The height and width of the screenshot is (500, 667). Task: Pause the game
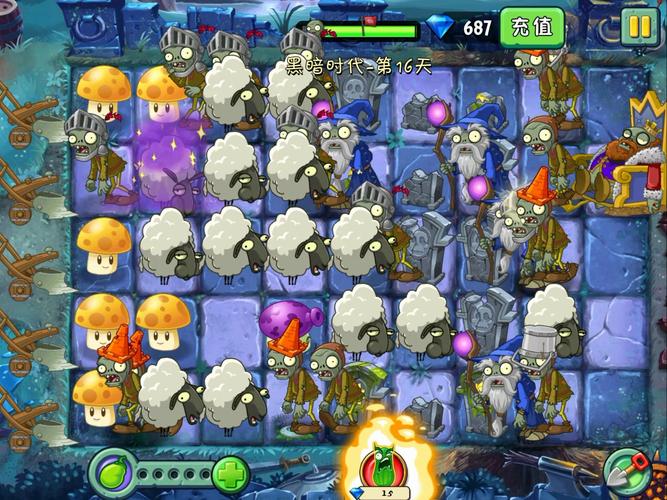click(x=638, y=27)
